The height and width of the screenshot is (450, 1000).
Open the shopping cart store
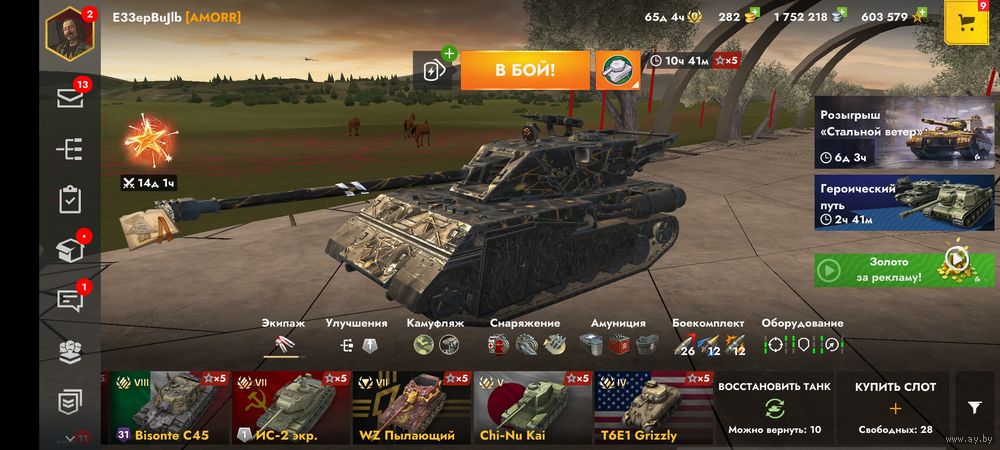coord(967,22)
